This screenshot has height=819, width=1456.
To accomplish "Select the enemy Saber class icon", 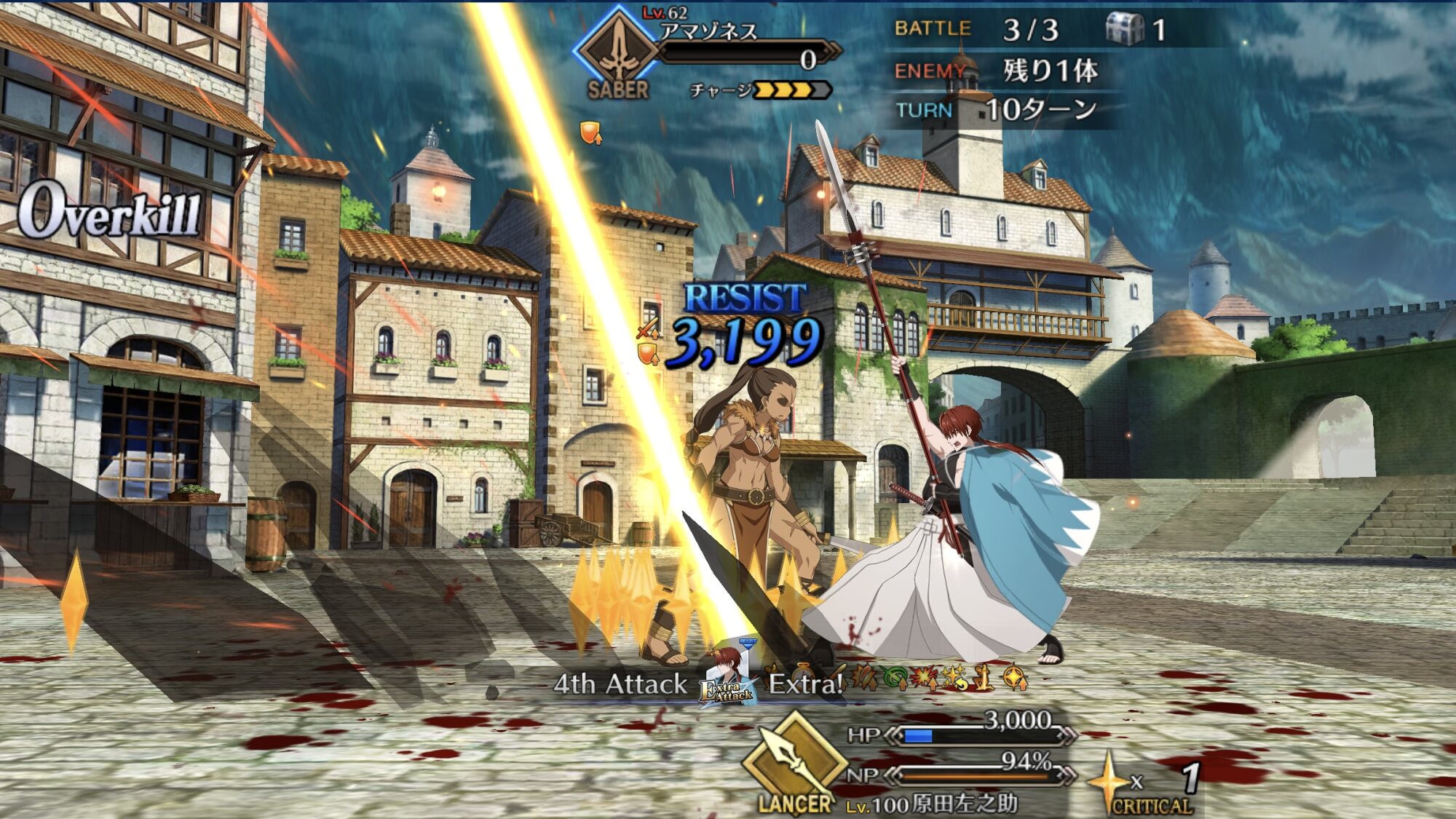I will coord(618,51).
